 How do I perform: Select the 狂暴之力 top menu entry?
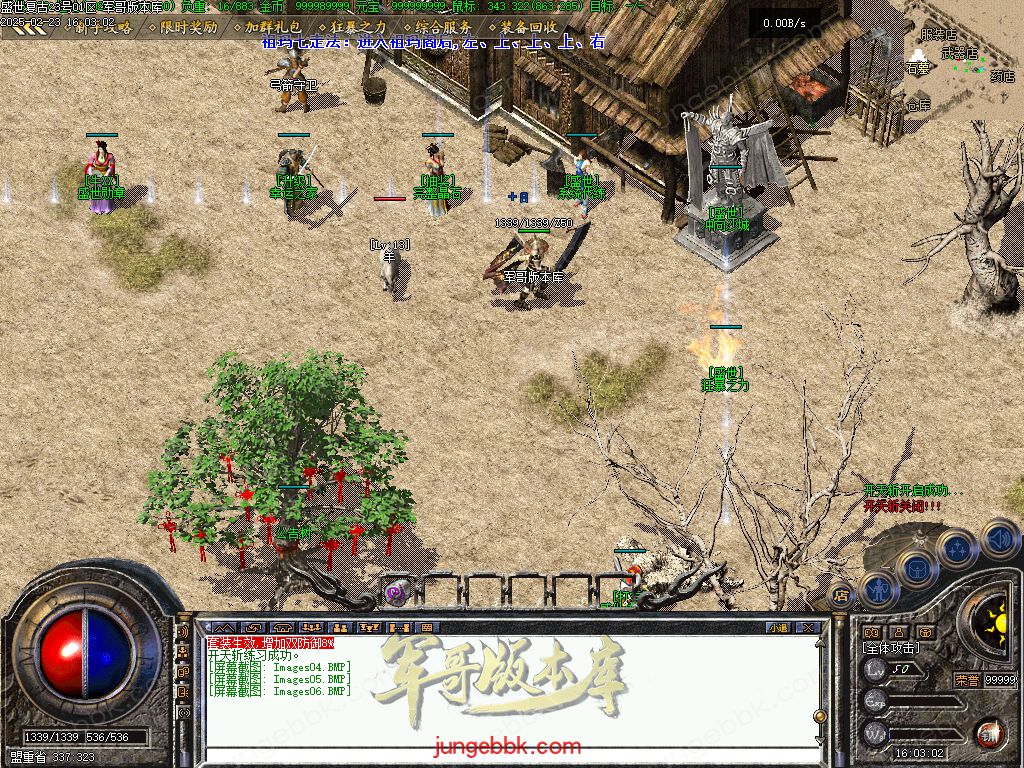click(x=357, y=28)
